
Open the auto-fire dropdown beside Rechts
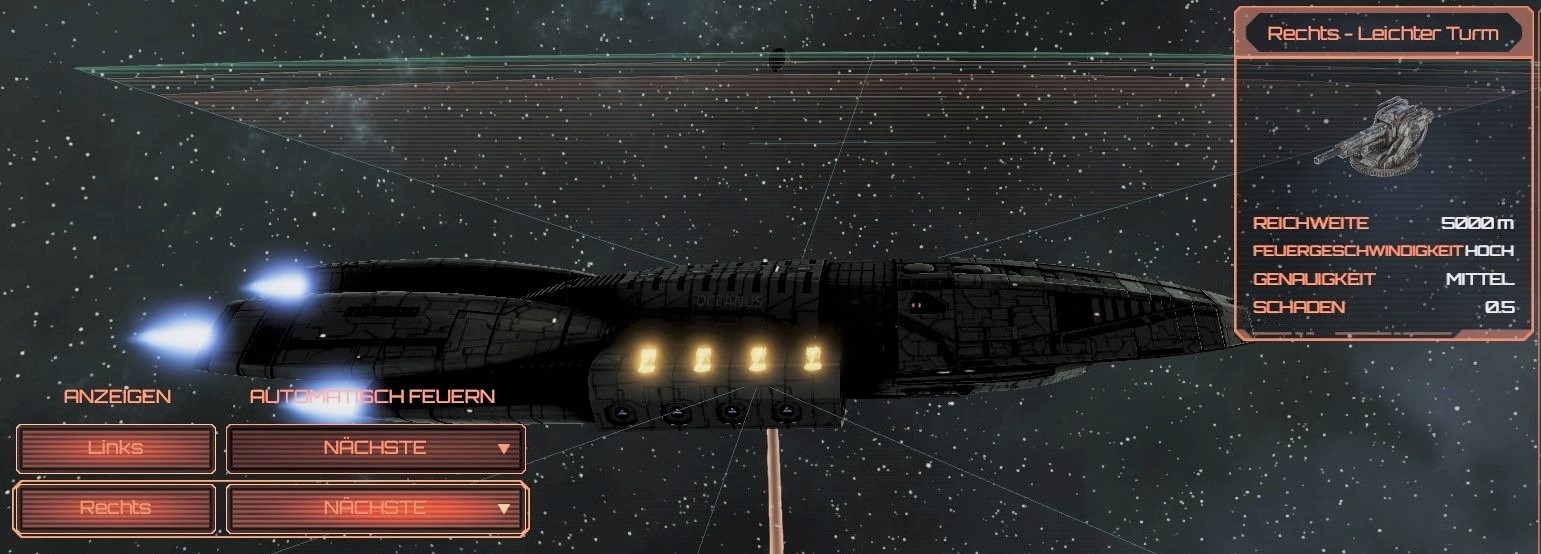[376, 508]
